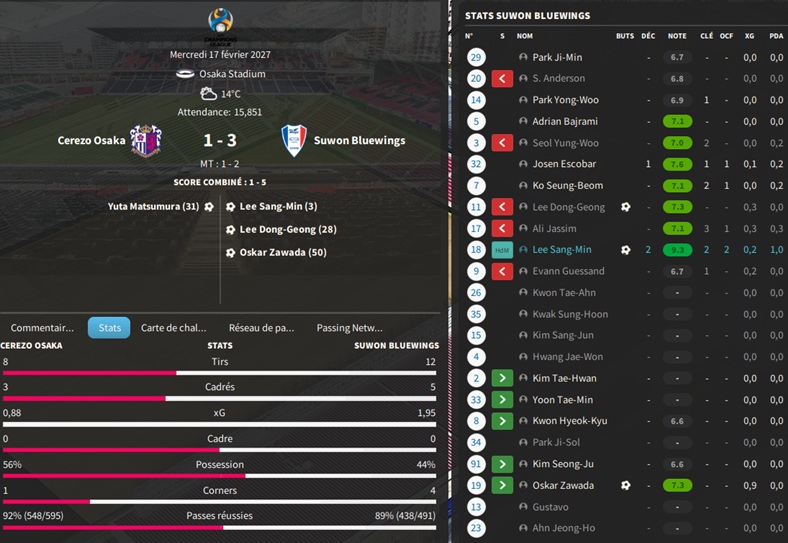Select Park Ji-Min player row
The width and height of the screenshot is (788, 543).
click(x=557, y=57)
